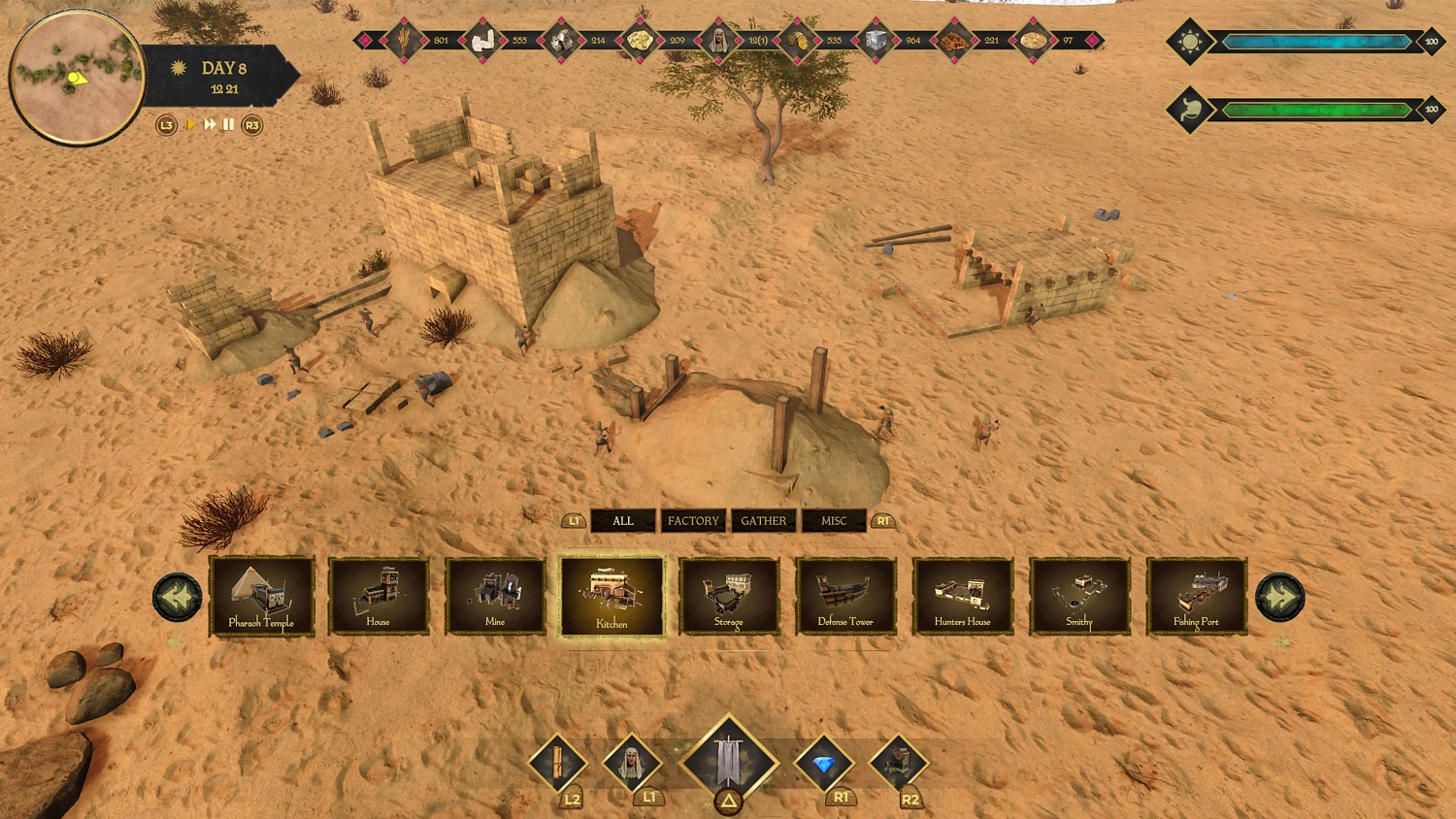Enable fast-forward game speed
Image resolution: width=1456 pixels, height=819 pixels.
[x=209, y=125]
